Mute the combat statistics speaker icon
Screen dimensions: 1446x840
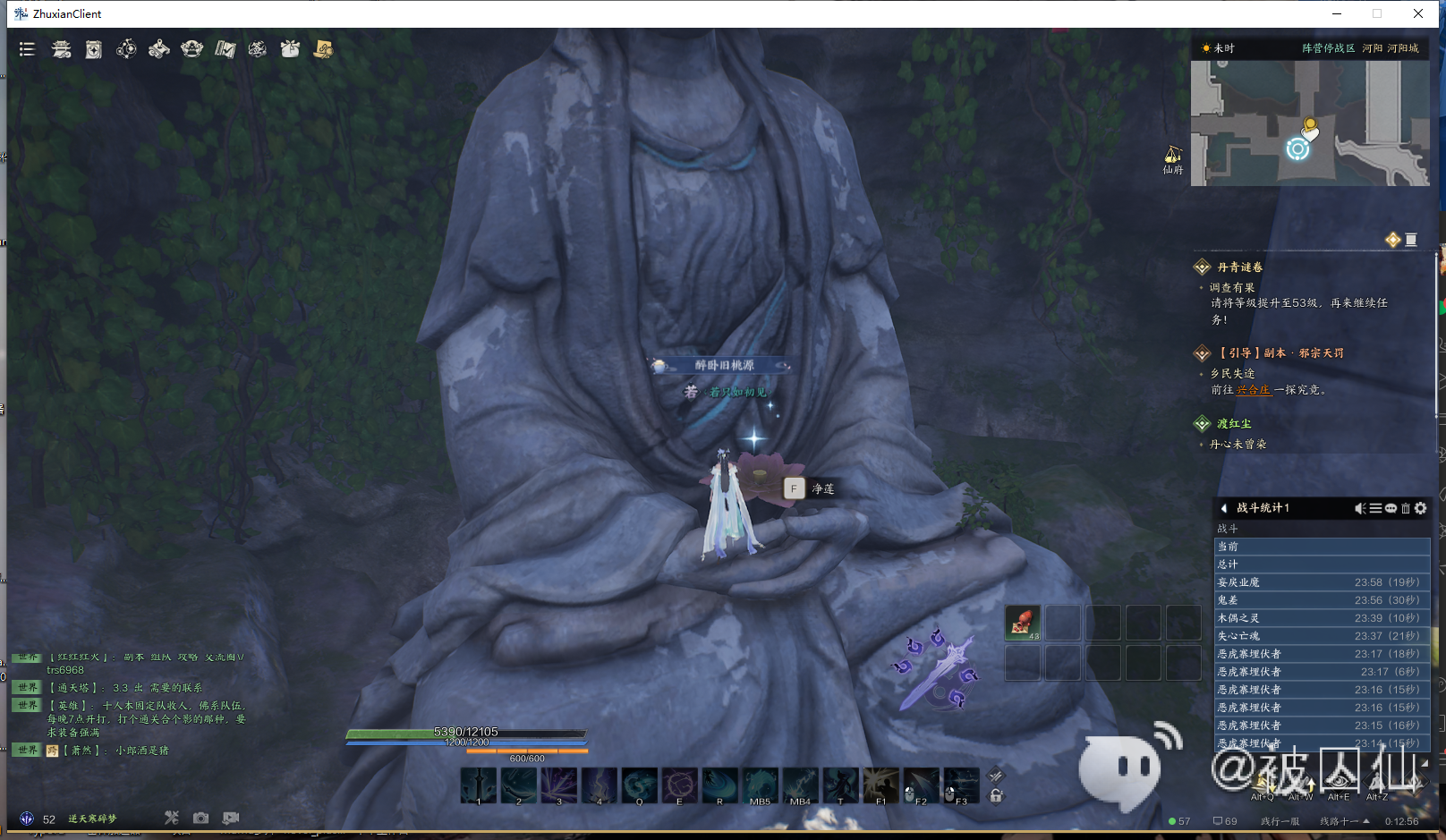[1360, 508]
